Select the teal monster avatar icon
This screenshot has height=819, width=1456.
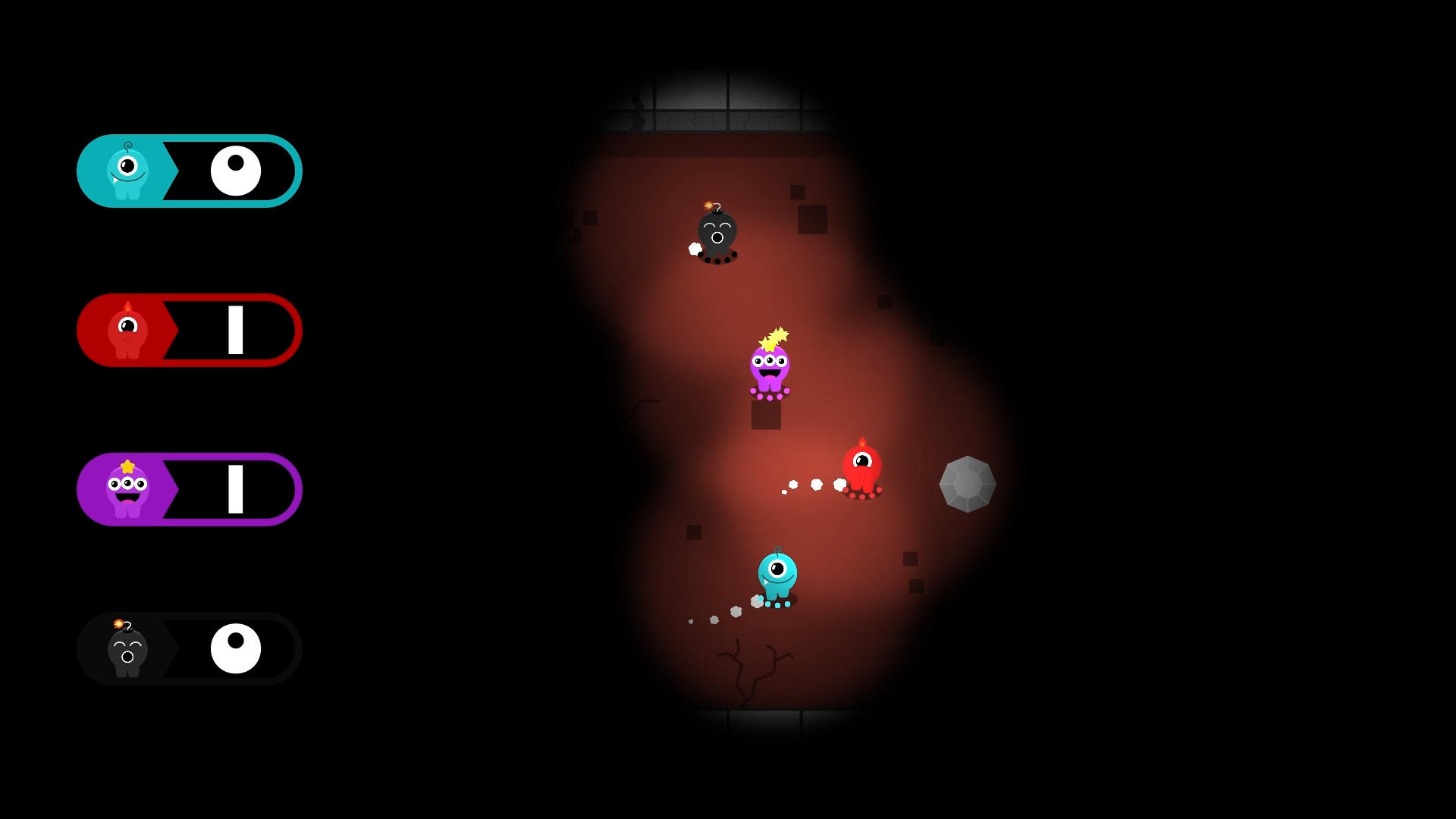[127, 171]
